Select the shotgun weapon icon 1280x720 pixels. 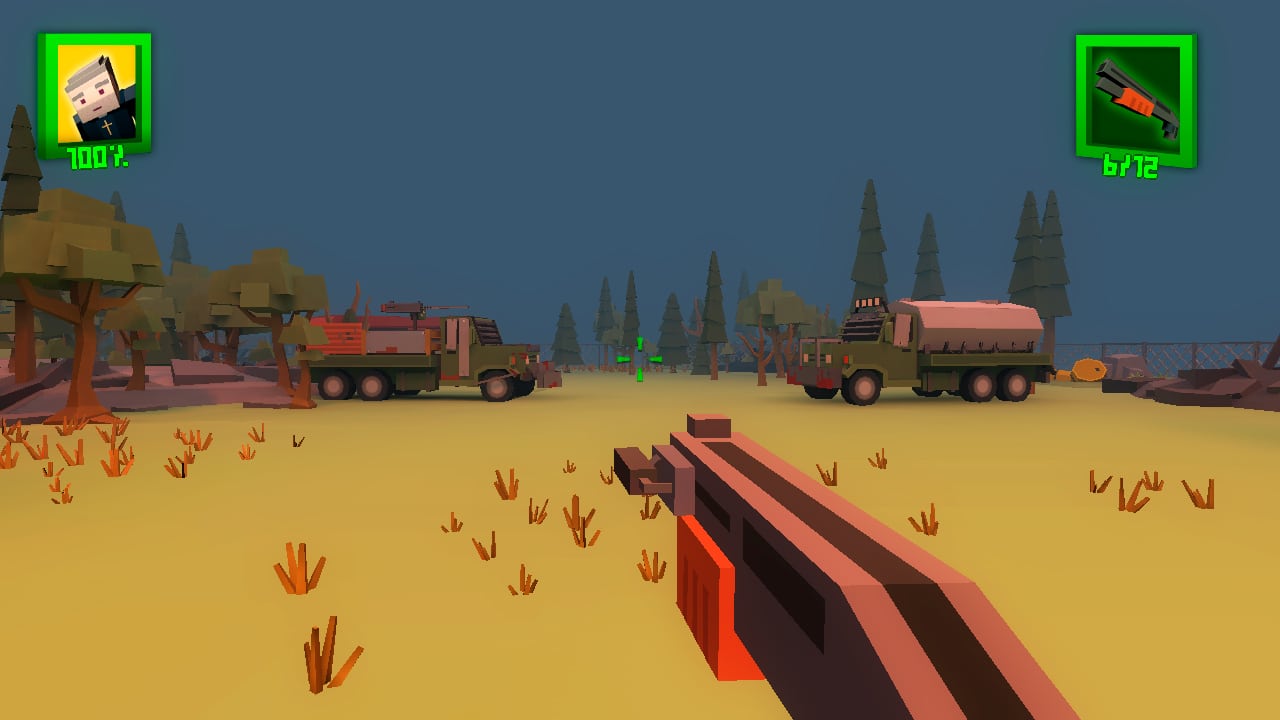pos(1135,96)
